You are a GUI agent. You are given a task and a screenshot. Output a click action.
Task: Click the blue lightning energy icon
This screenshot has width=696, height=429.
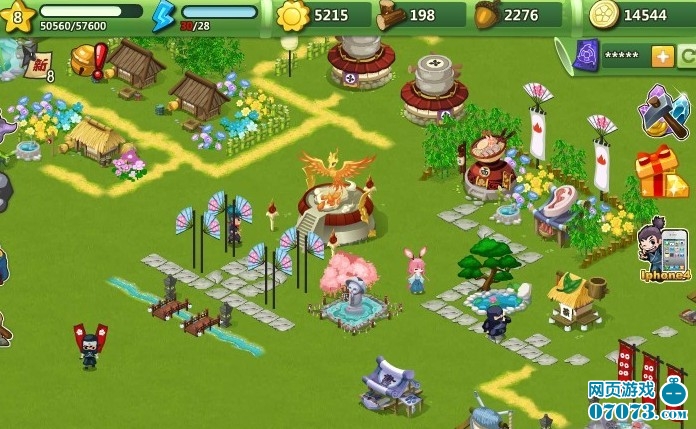pos(163,16)
